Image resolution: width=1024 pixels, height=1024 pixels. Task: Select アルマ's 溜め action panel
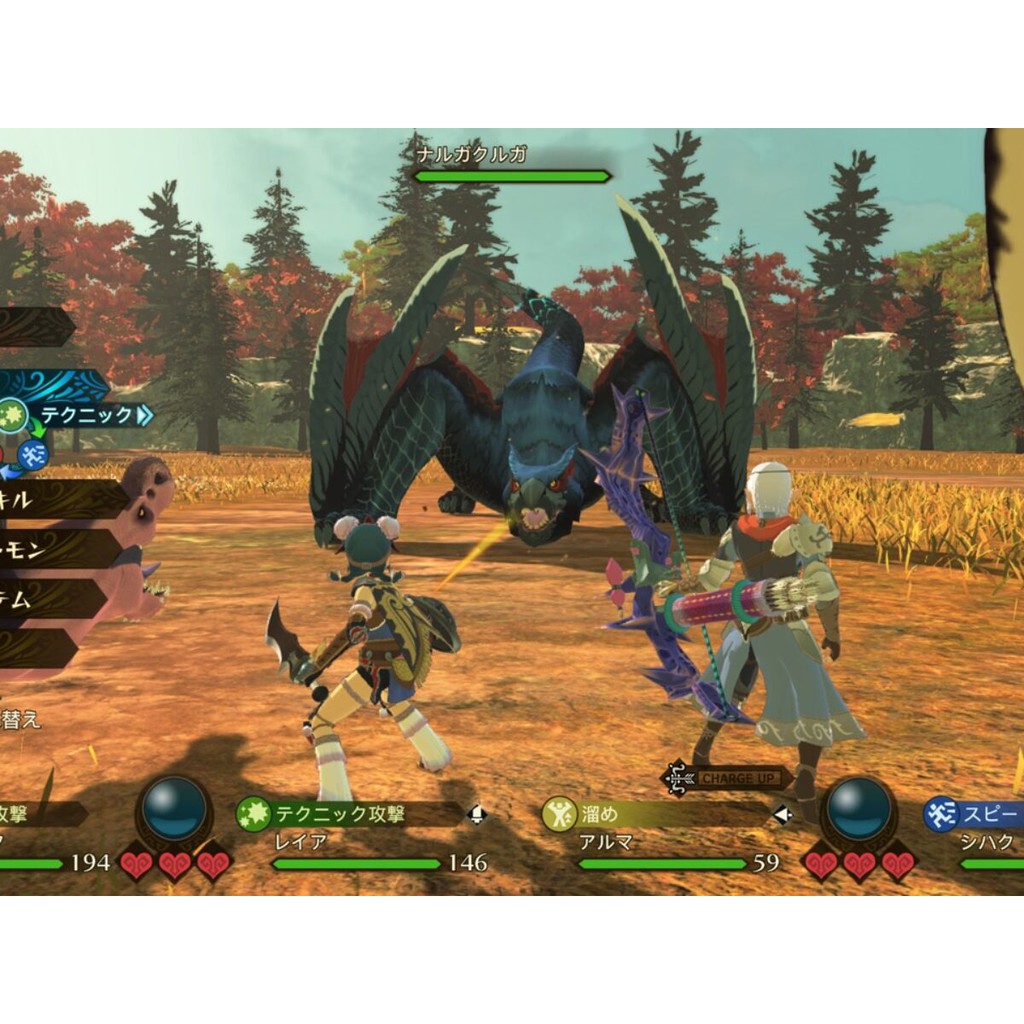(x=655, y=814)
